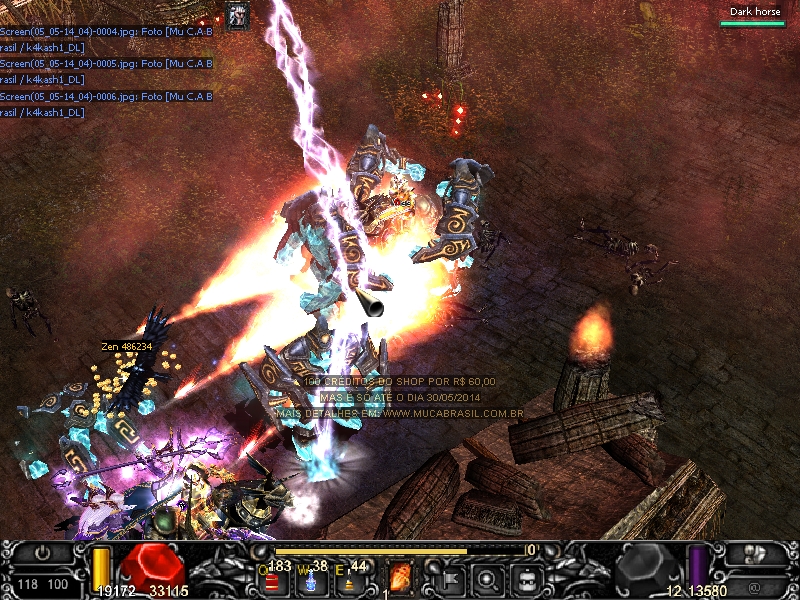
Task: Click the power button in the HUD
Action: (41, 553)
